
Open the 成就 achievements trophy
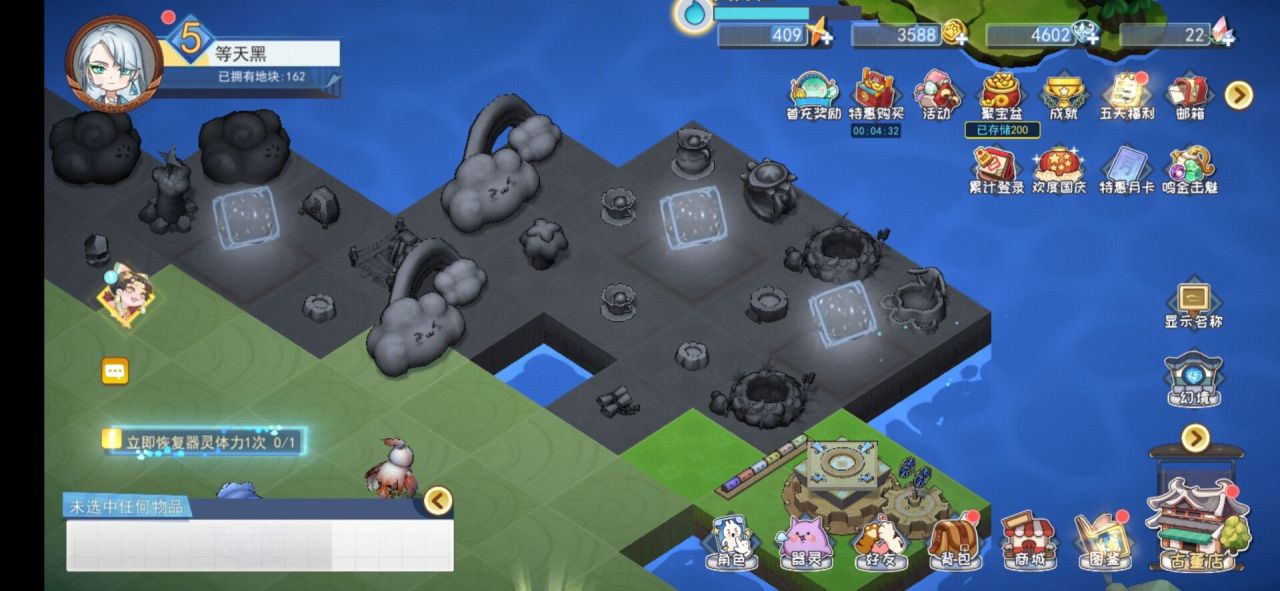[1063, 95]
